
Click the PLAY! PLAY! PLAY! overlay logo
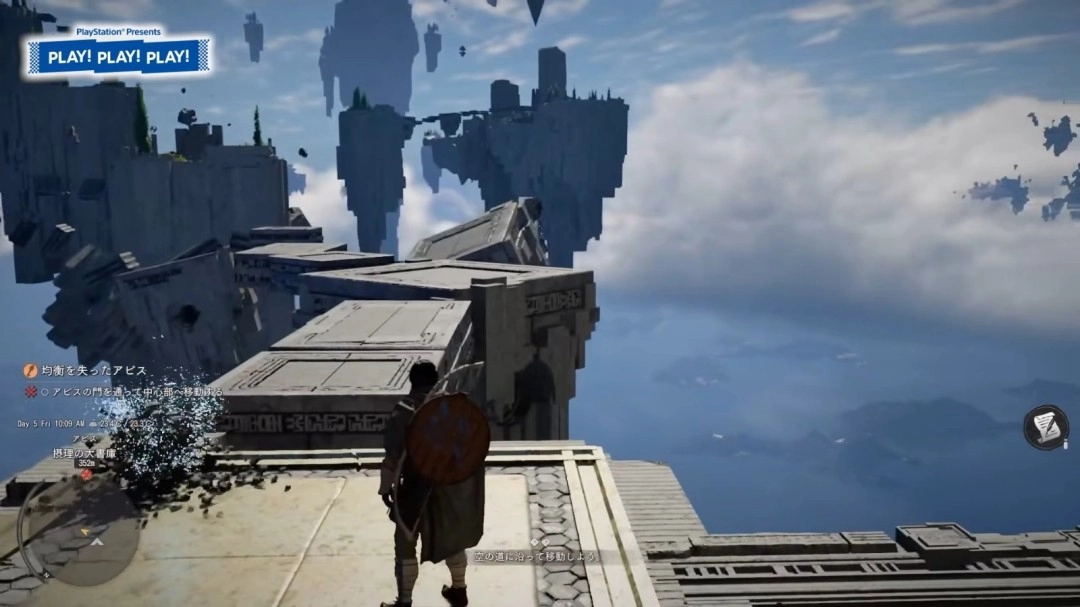click(120, 56)
